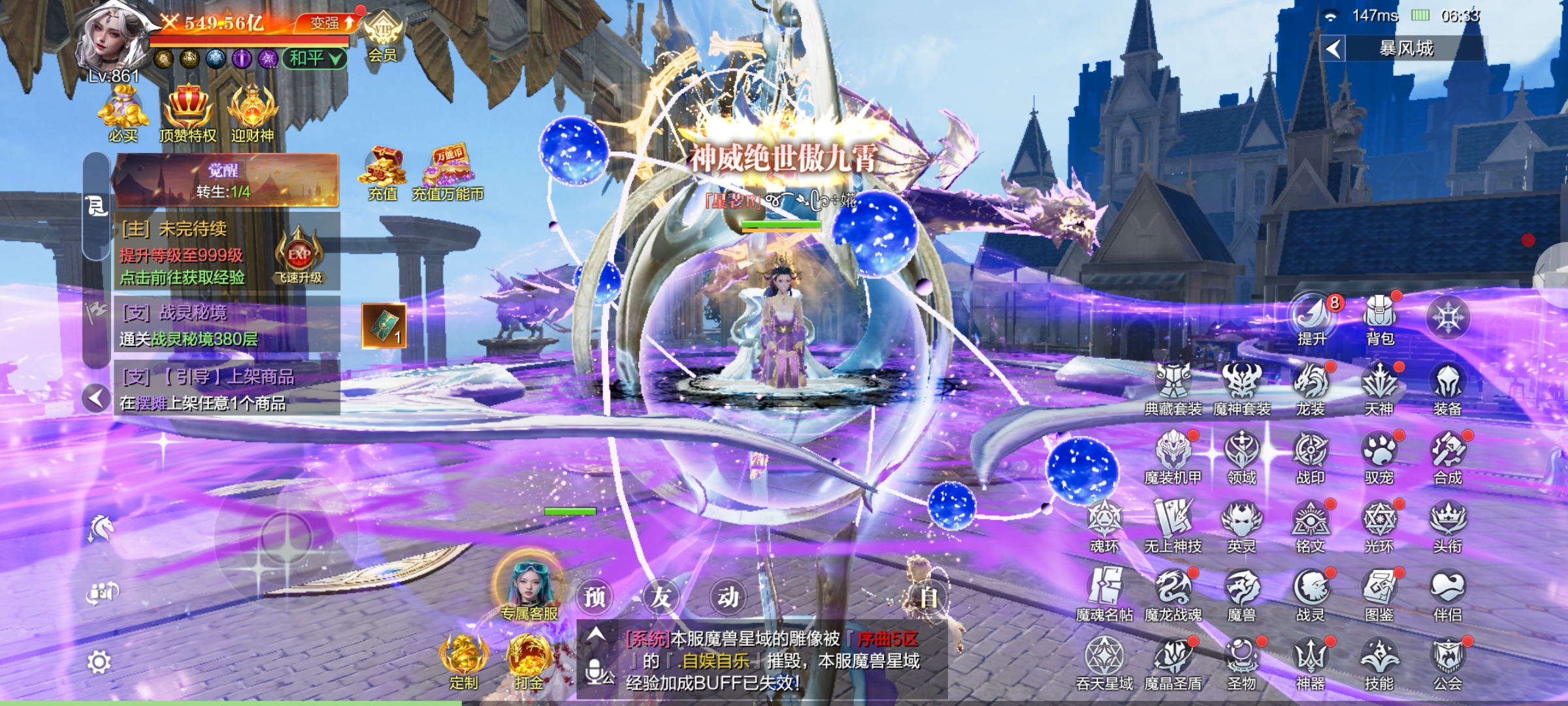
Task: Toggle the 和平 peace mode dropdown
Action: [315, 59]
